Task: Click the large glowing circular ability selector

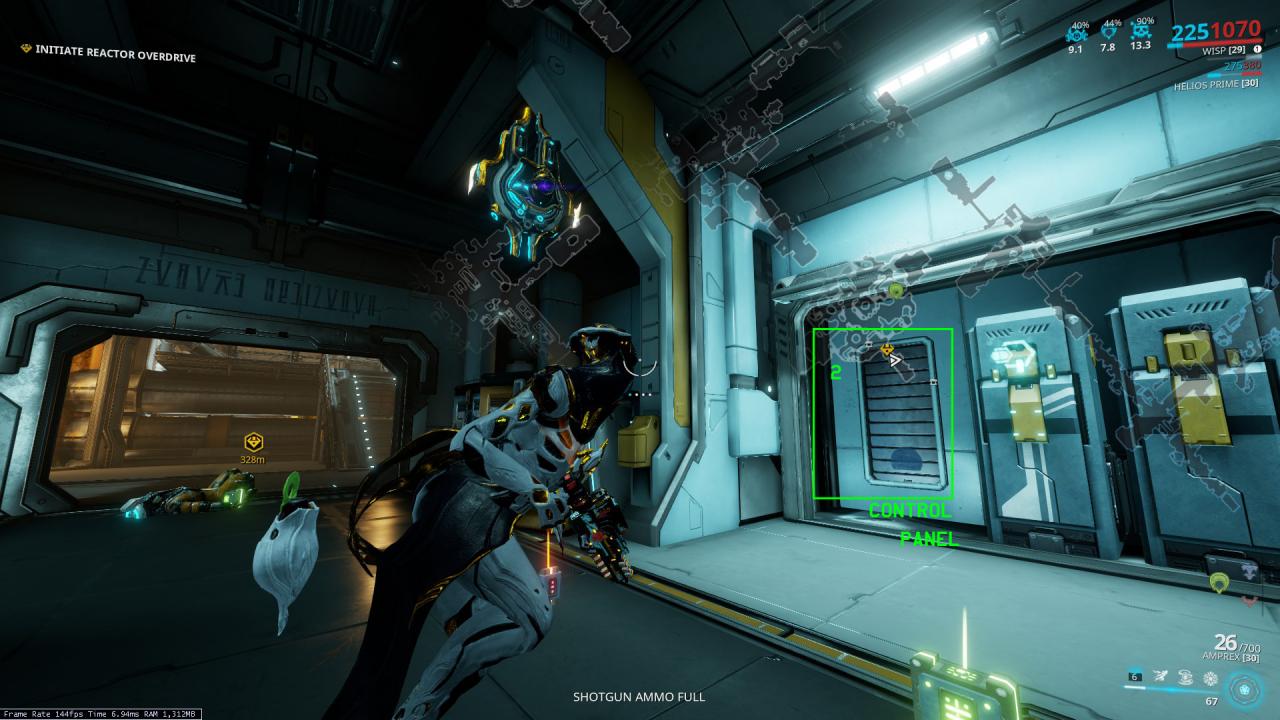Action: [x=1246, y=688]
